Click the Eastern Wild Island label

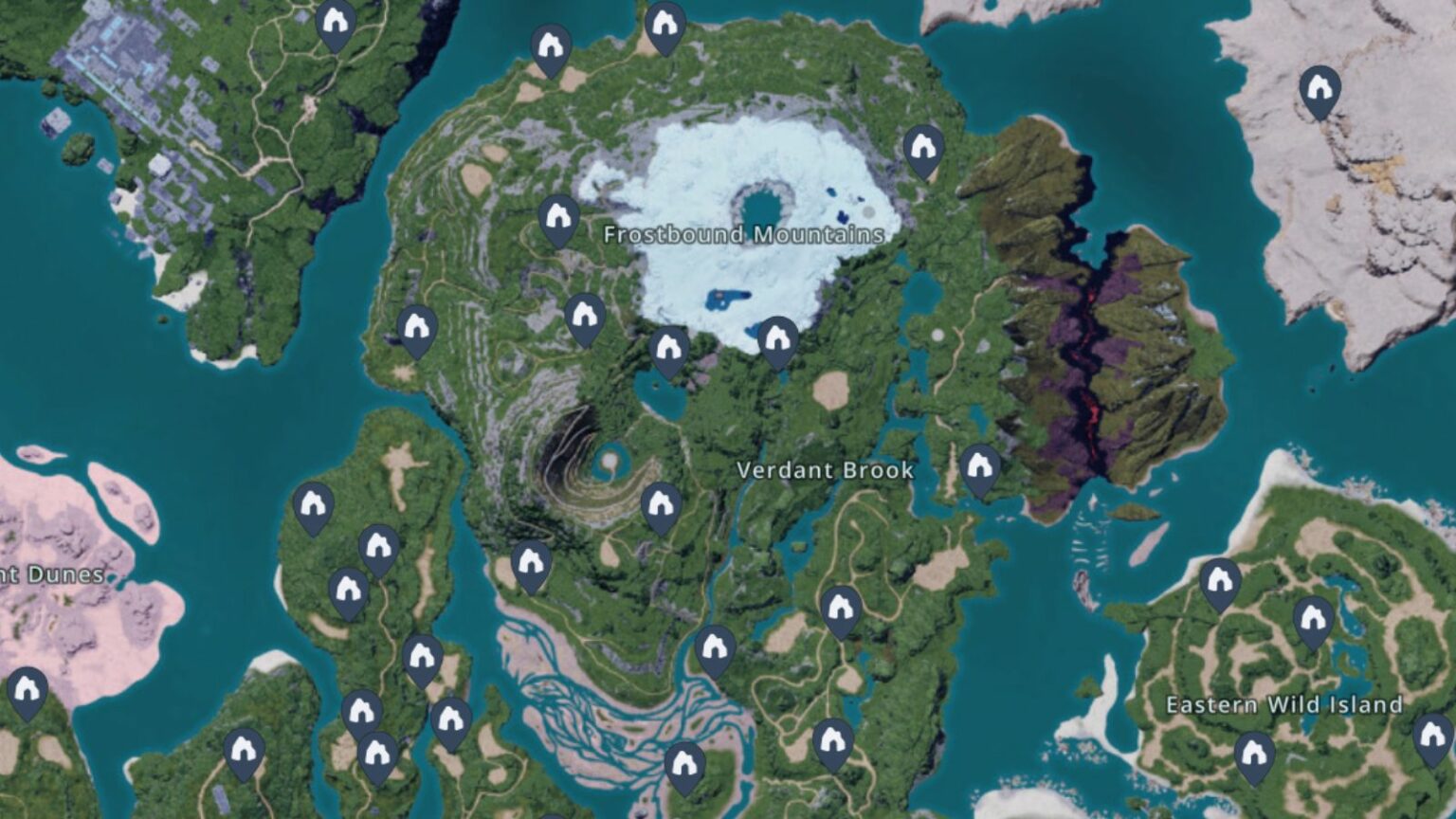1284,703
